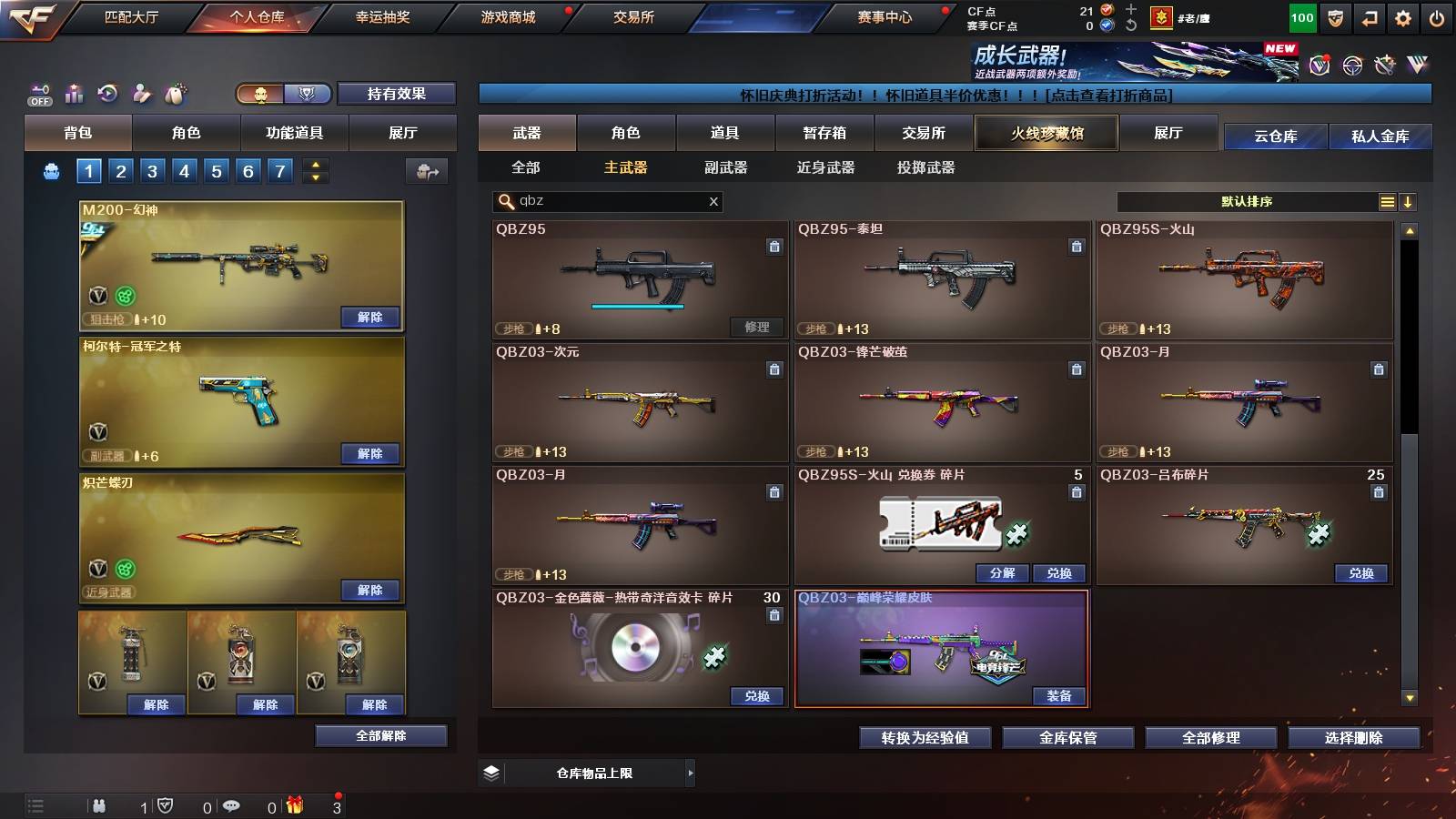Click 兑换 on the QBZ95S-火山 兑换券 fragment
Image resolution: width=1456 pixels, height=819 pixels.
(x=1061, y=573)
